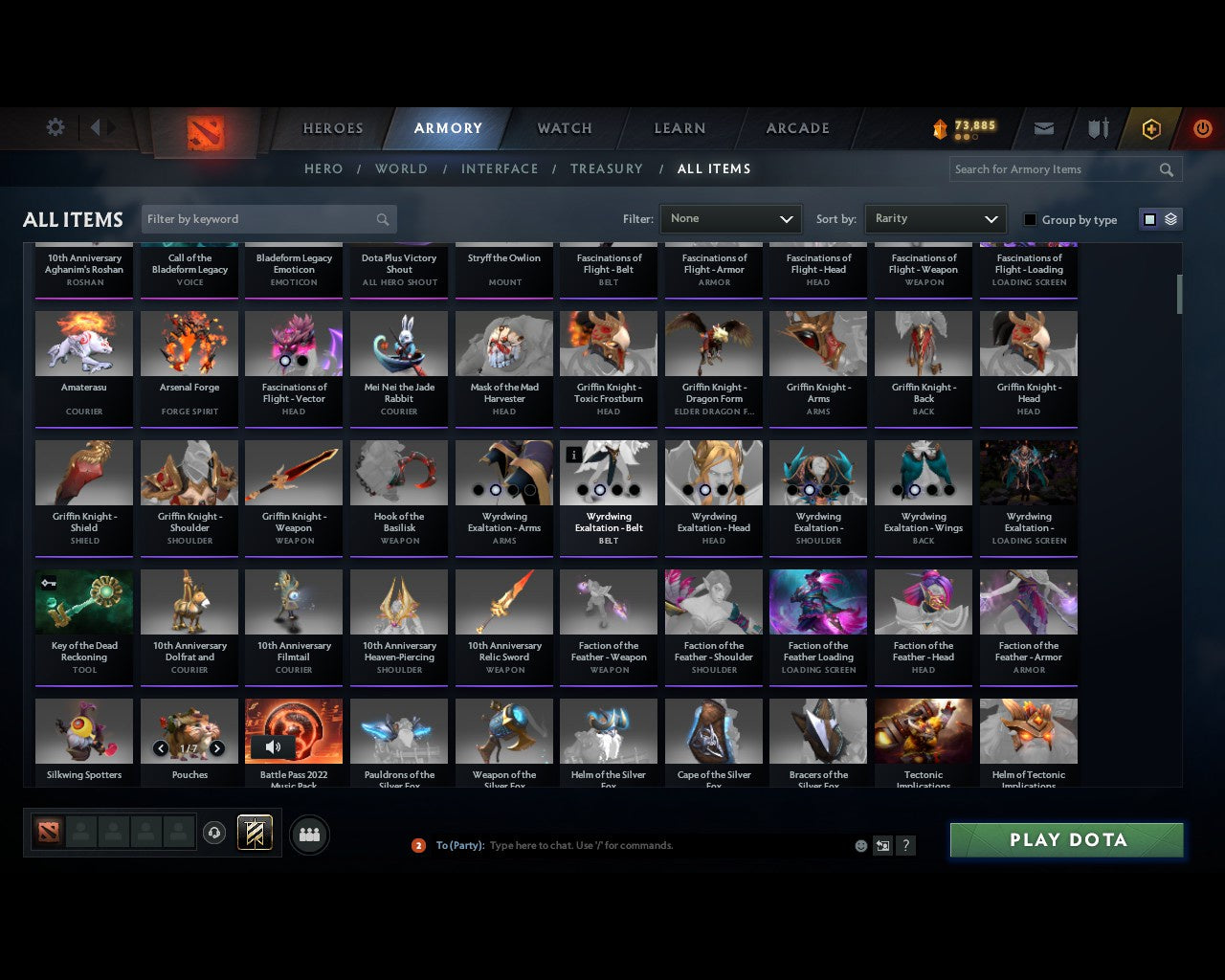
Task: Click the voice chat headphone icon
Action: (214, 834)
